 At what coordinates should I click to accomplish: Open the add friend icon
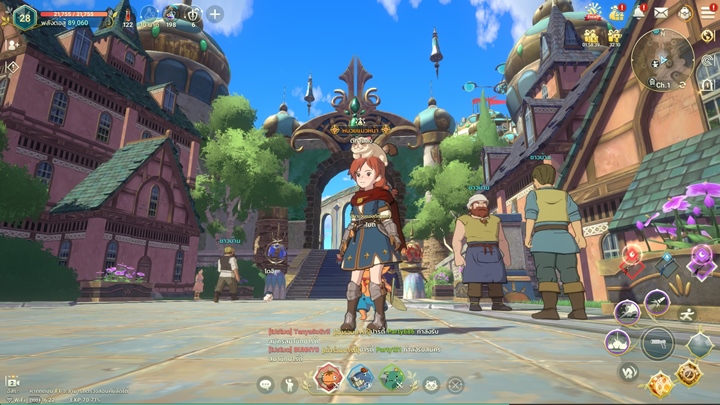14,44
